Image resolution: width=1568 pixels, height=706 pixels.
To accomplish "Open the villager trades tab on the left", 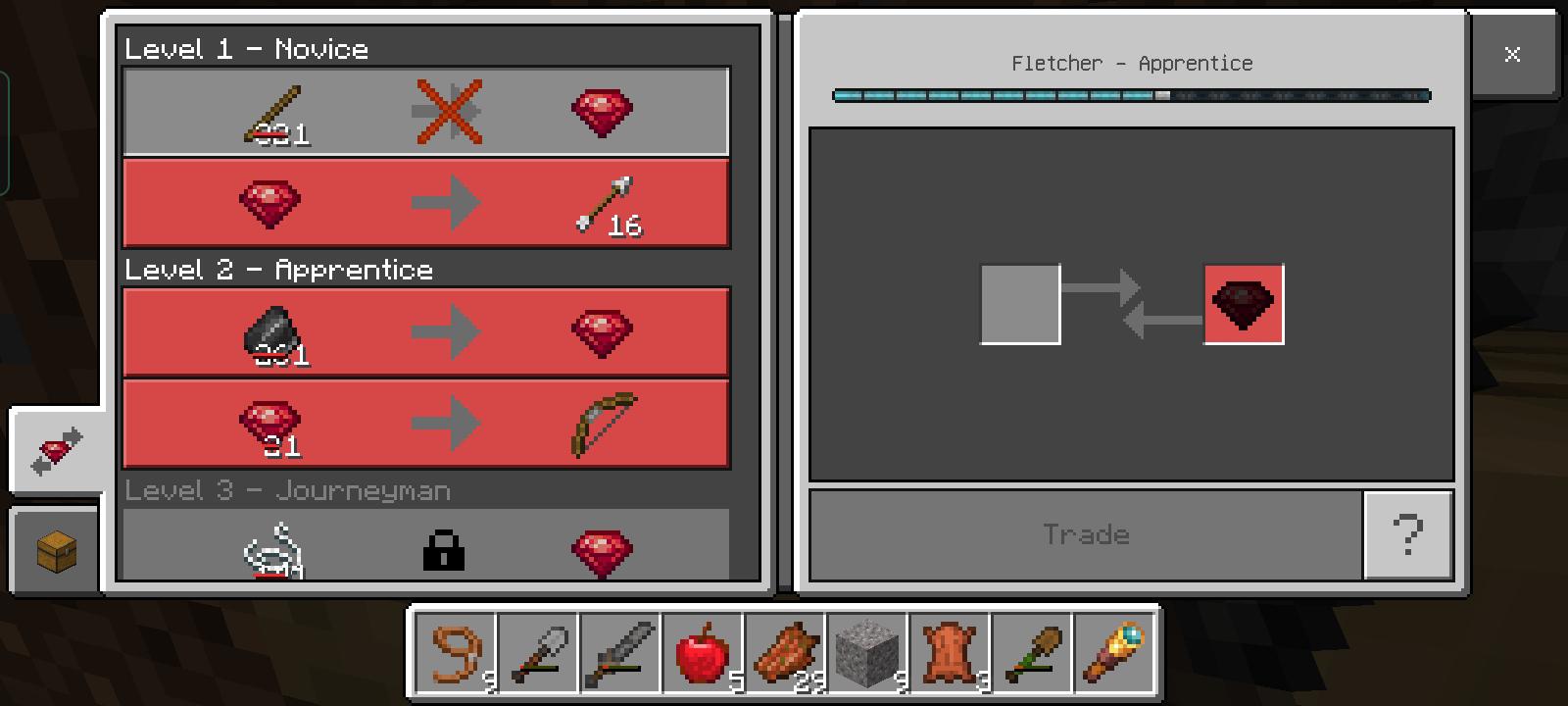I will coord(54,449).
